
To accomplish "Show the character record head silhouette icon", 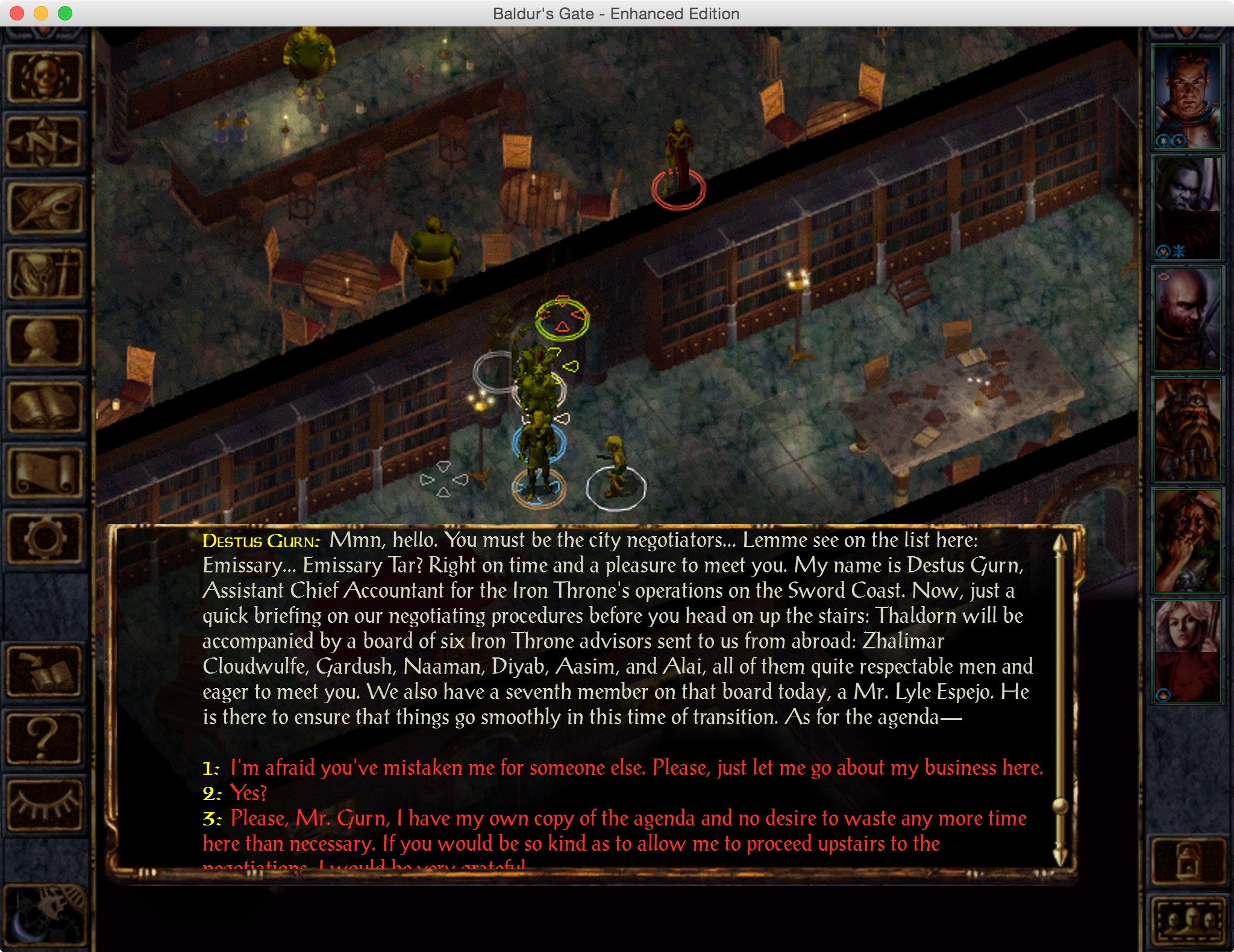I will pos(45,341).
